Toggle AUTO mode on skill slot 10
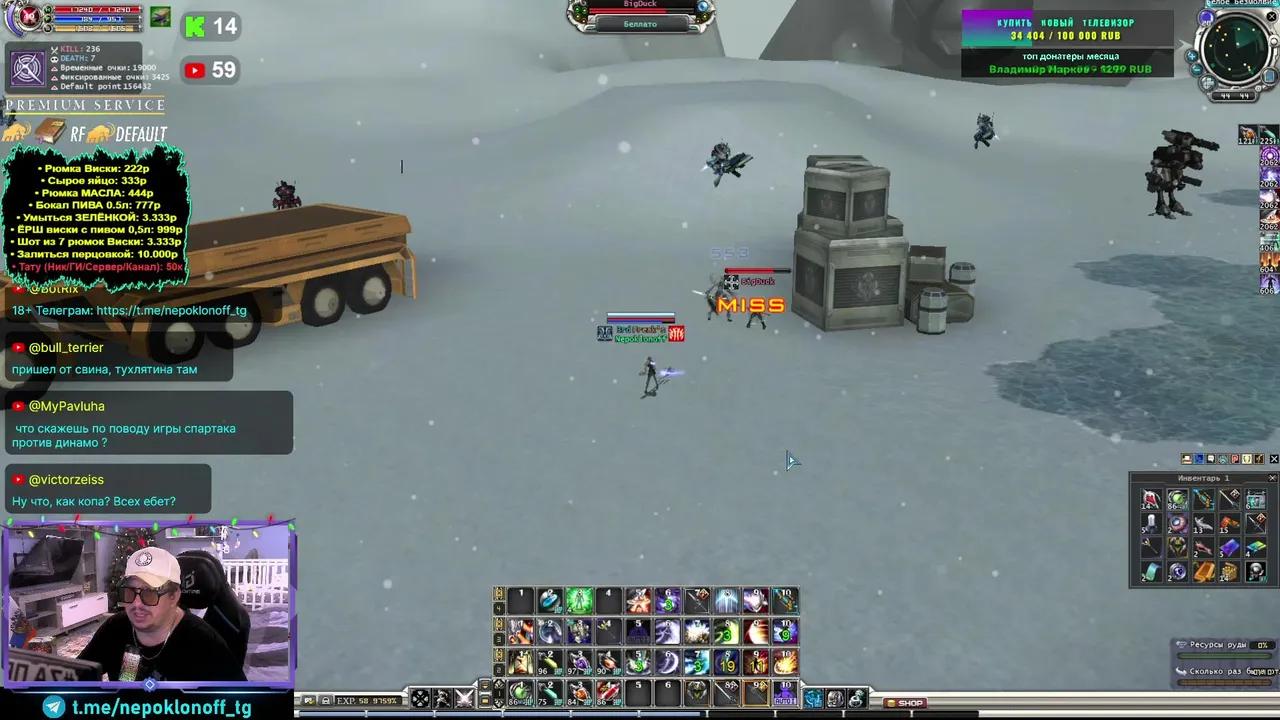Screen dimensions: 1280x720 tap(786, 697)
